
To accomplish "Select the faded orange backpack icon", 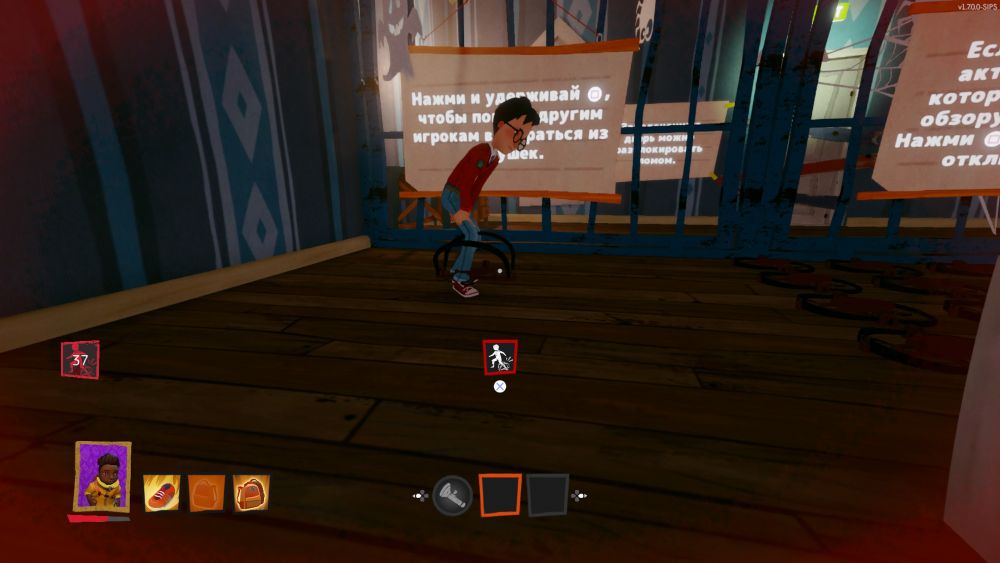I will pos(206,492).
